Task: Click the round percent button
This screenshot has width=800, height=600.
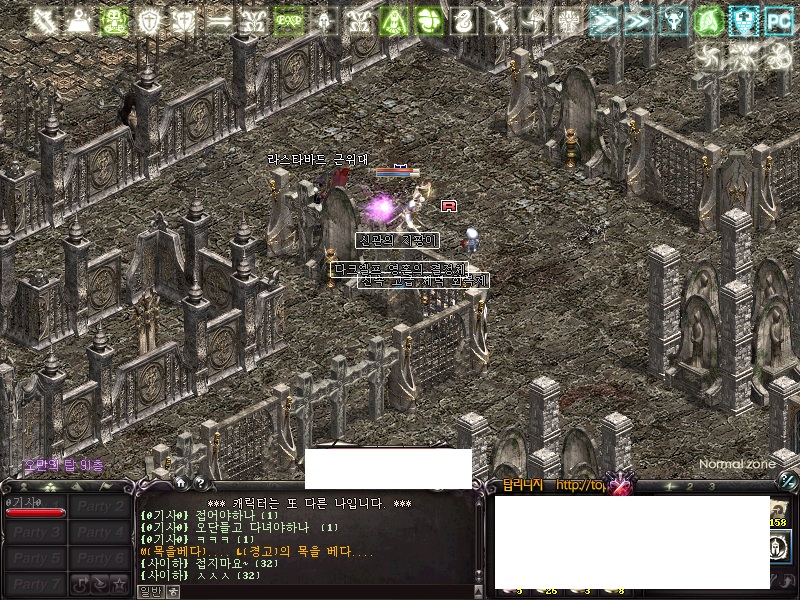Action: click(787, 481)
